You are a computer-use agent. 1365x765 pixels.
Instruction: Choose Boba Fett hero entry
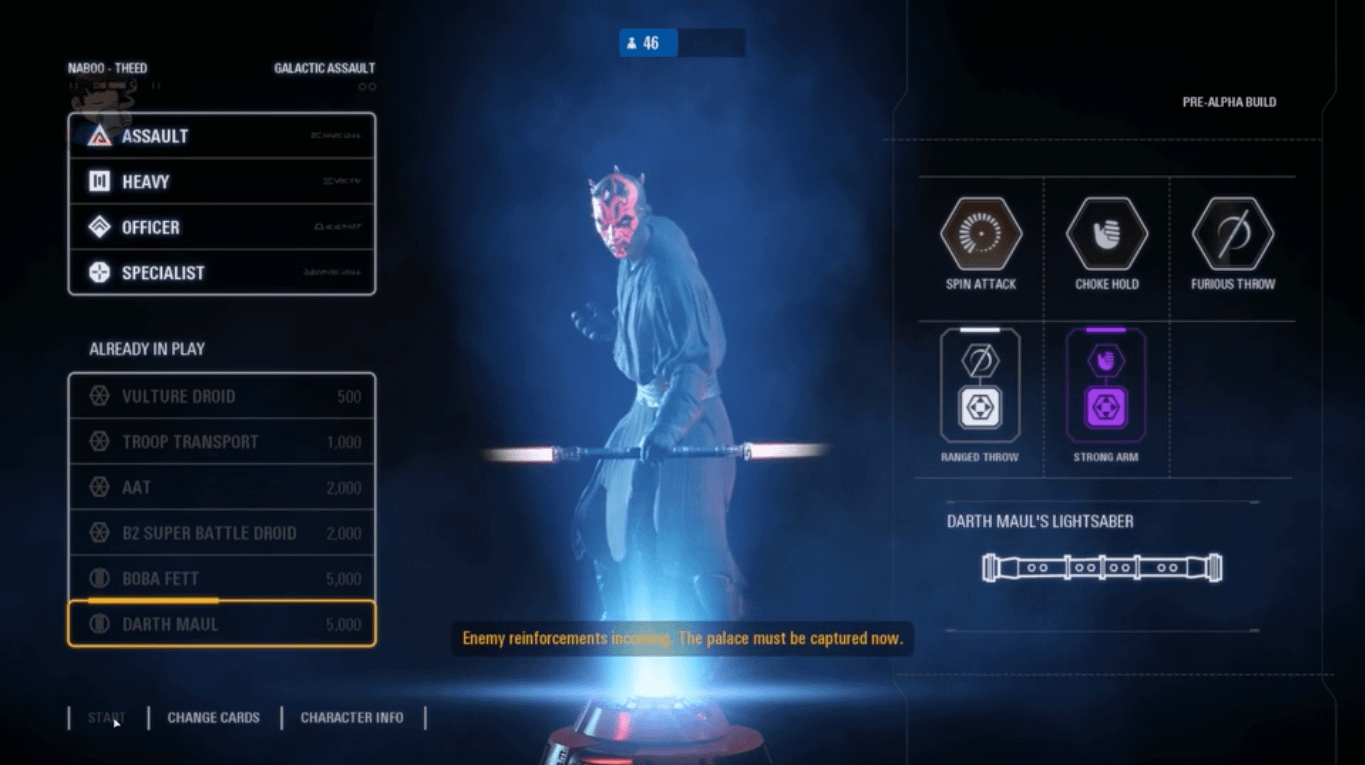[x=221, y=579]
